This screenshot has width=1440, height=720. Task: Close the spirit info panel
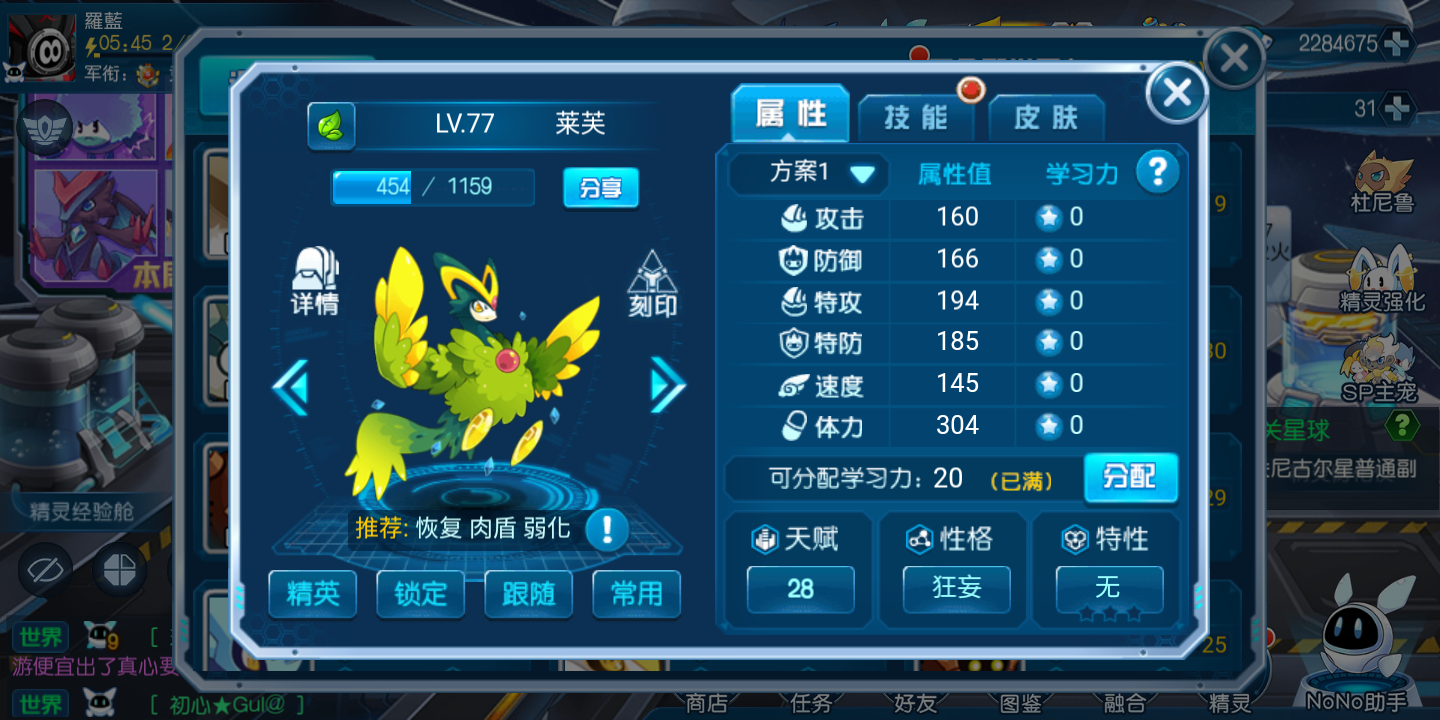(1177, 93)
